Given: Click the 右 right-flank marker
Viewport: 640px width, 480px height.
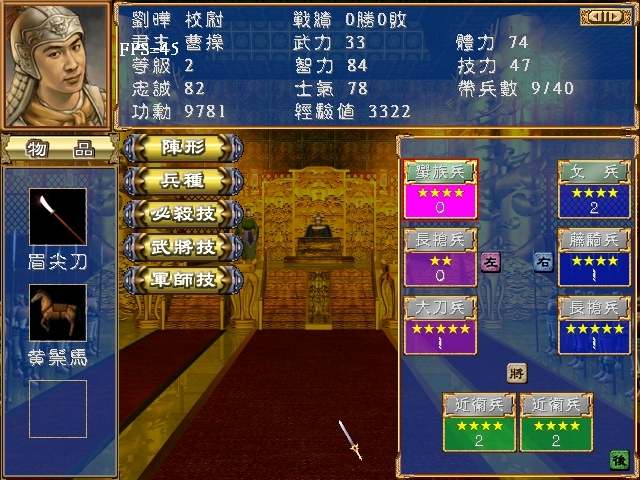Looking at the screenshot, I should pos(542,262).
